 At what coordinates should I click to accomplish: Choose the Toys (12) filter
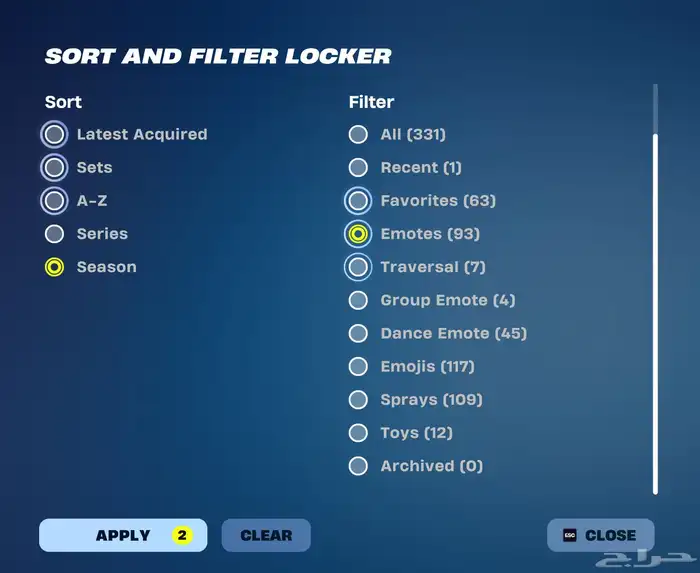coord(357,432)
